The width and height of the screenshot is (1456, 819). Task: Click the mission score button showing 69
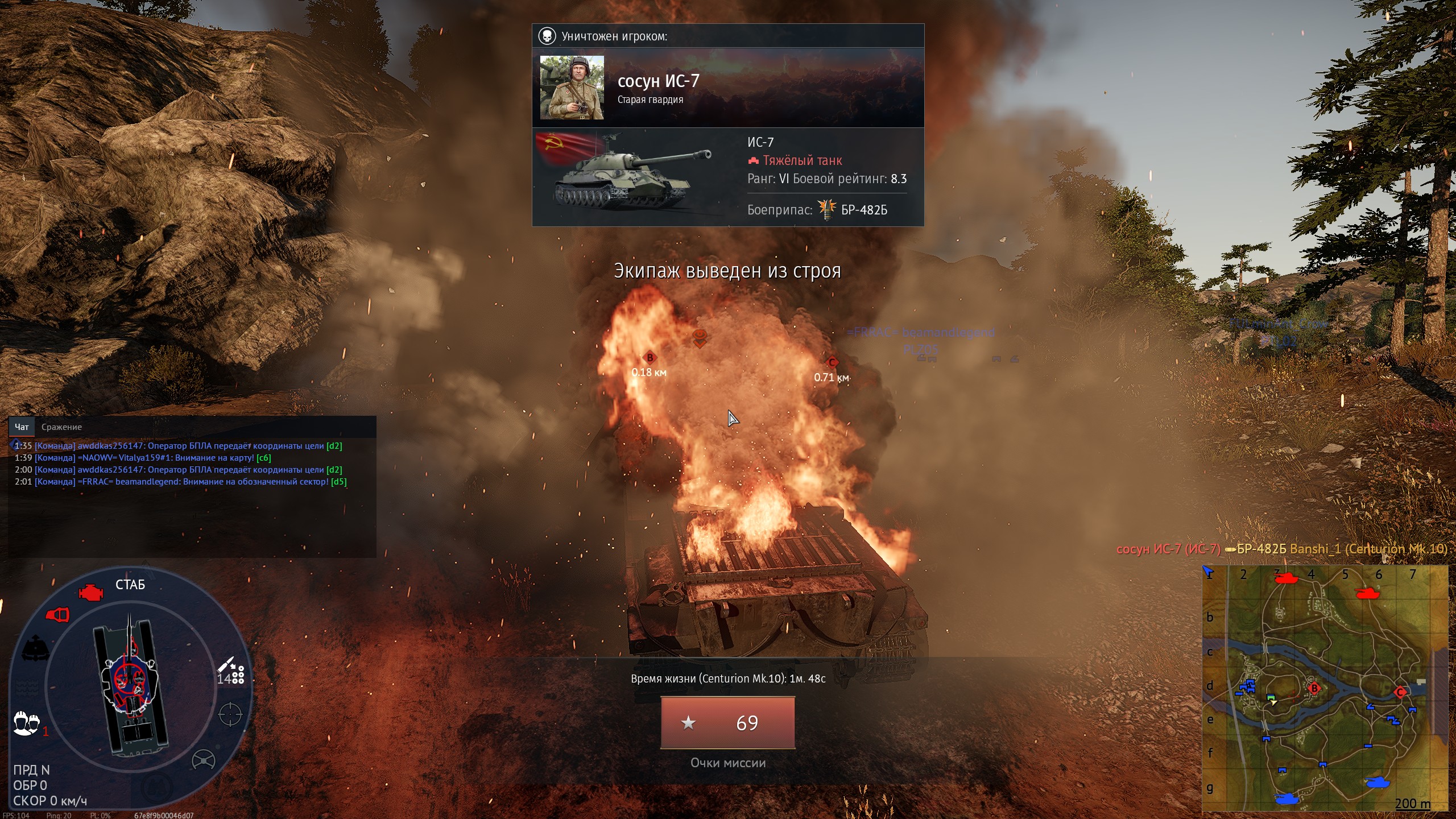(727, 723)
